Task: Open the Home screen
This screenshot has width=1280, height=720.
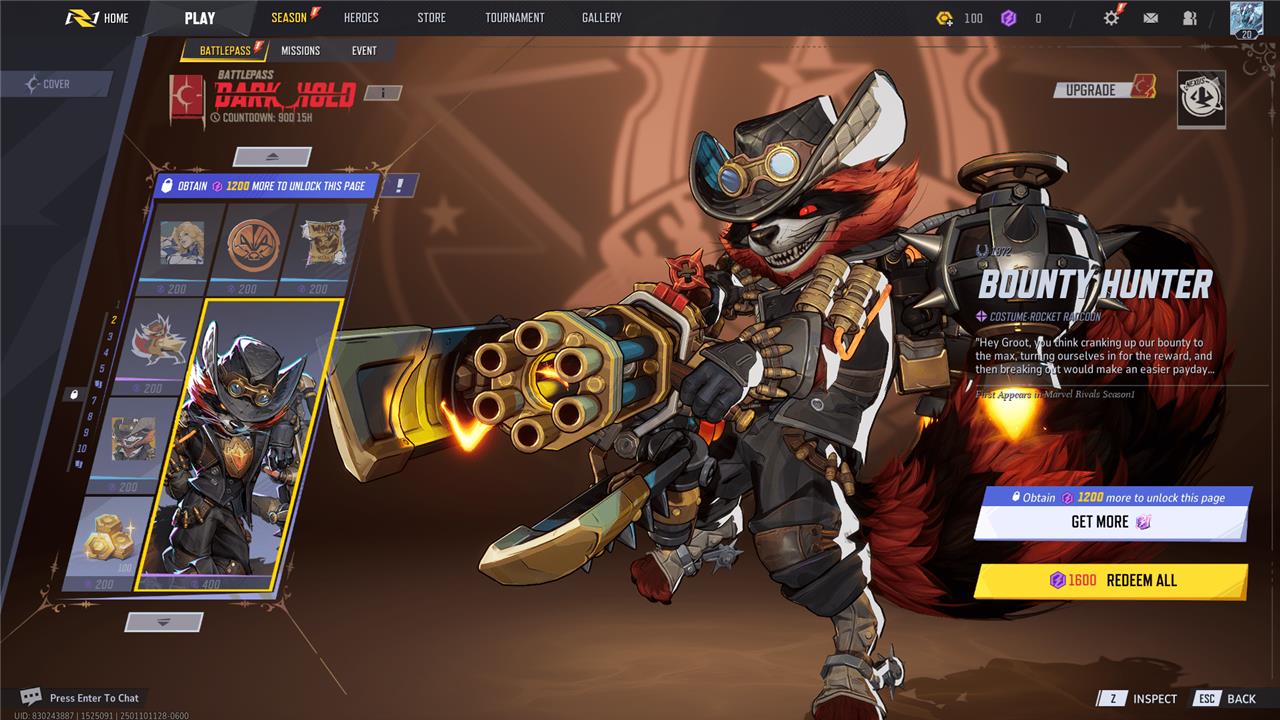Action: (x=97, y=18)
